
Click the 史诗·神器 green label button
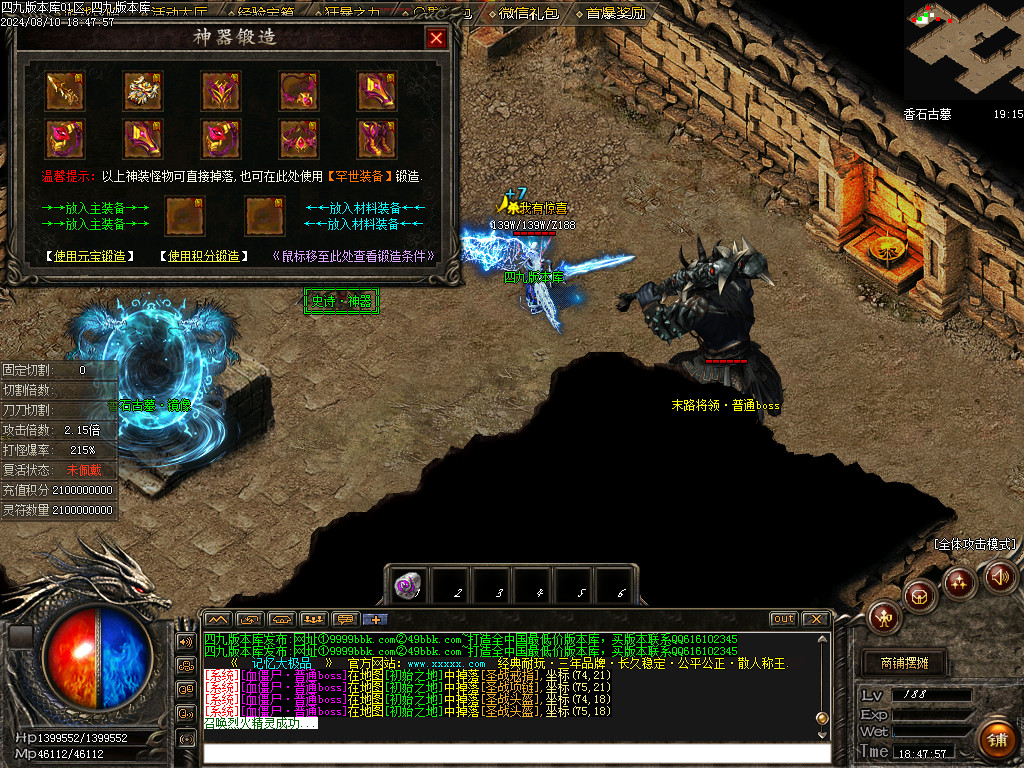click(341, 300)
